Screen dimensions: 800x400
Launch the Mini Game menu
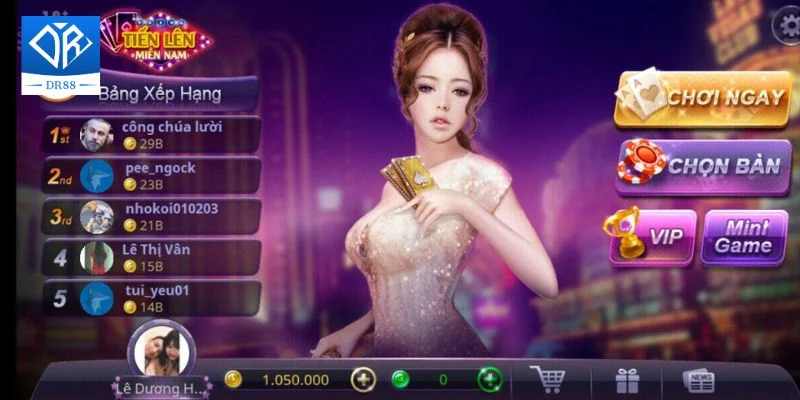tap(743, 236)
